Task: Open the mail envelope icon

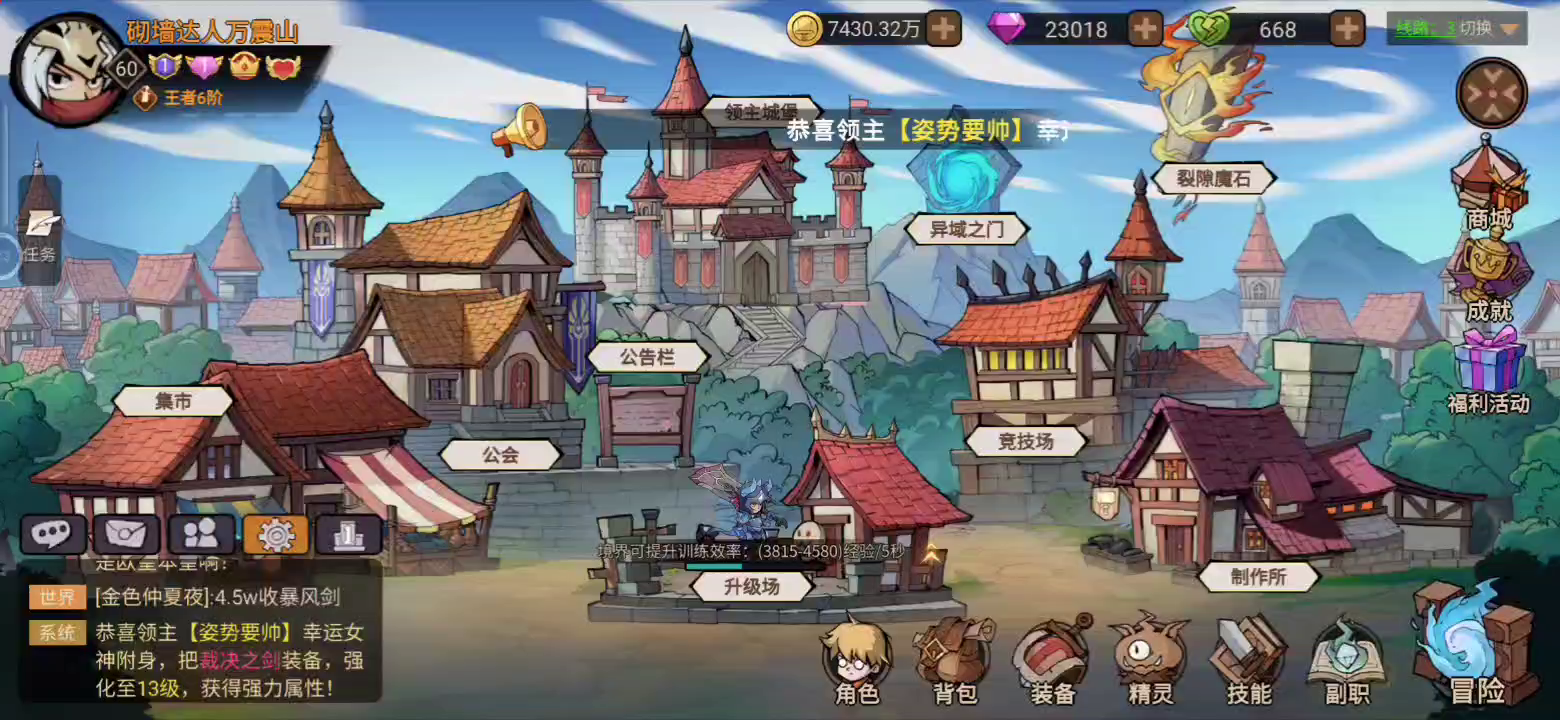Action: coord(128,533)
